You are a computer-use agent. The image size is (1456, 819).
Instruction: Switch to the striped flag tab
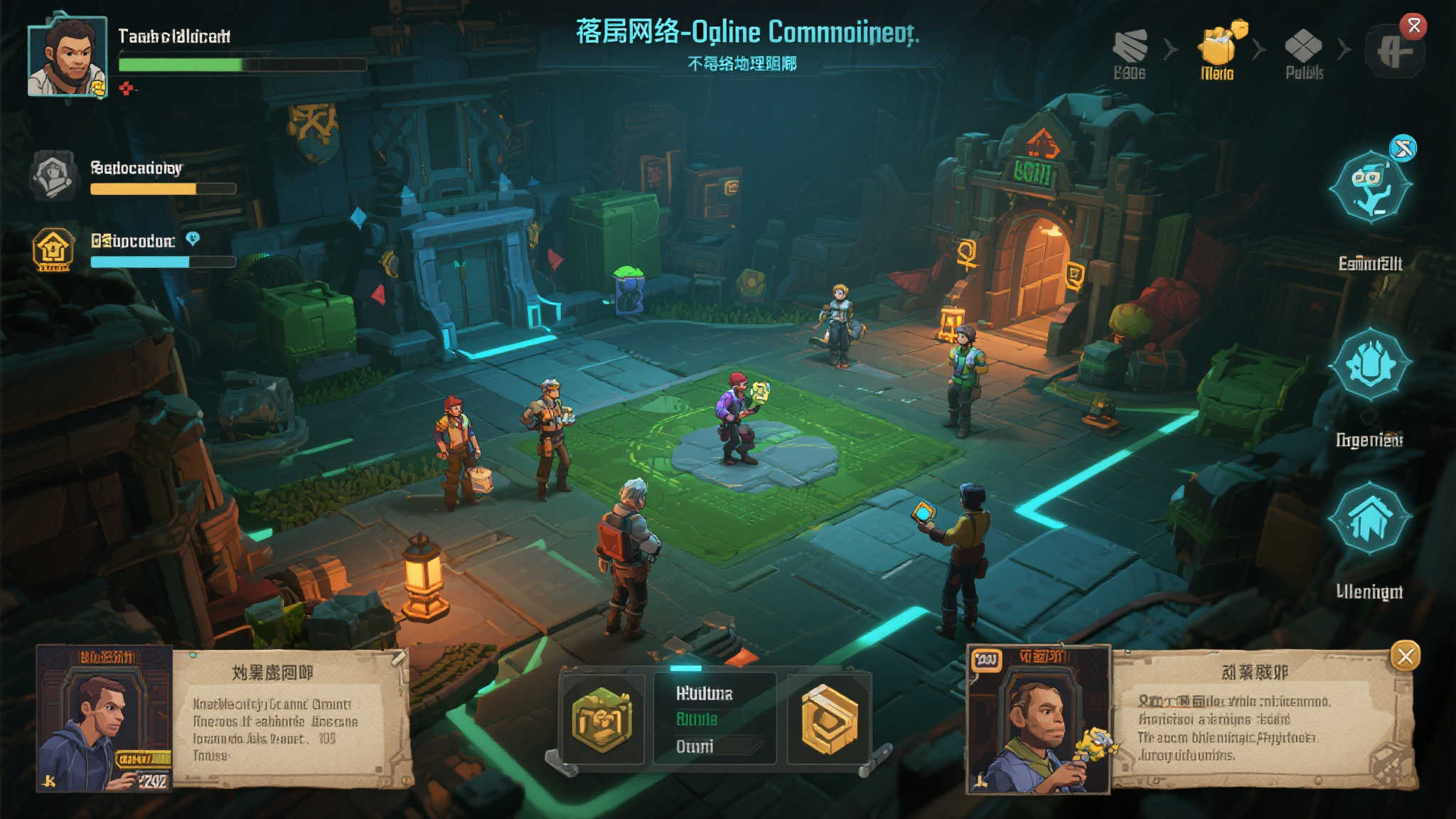point(1130,47)
